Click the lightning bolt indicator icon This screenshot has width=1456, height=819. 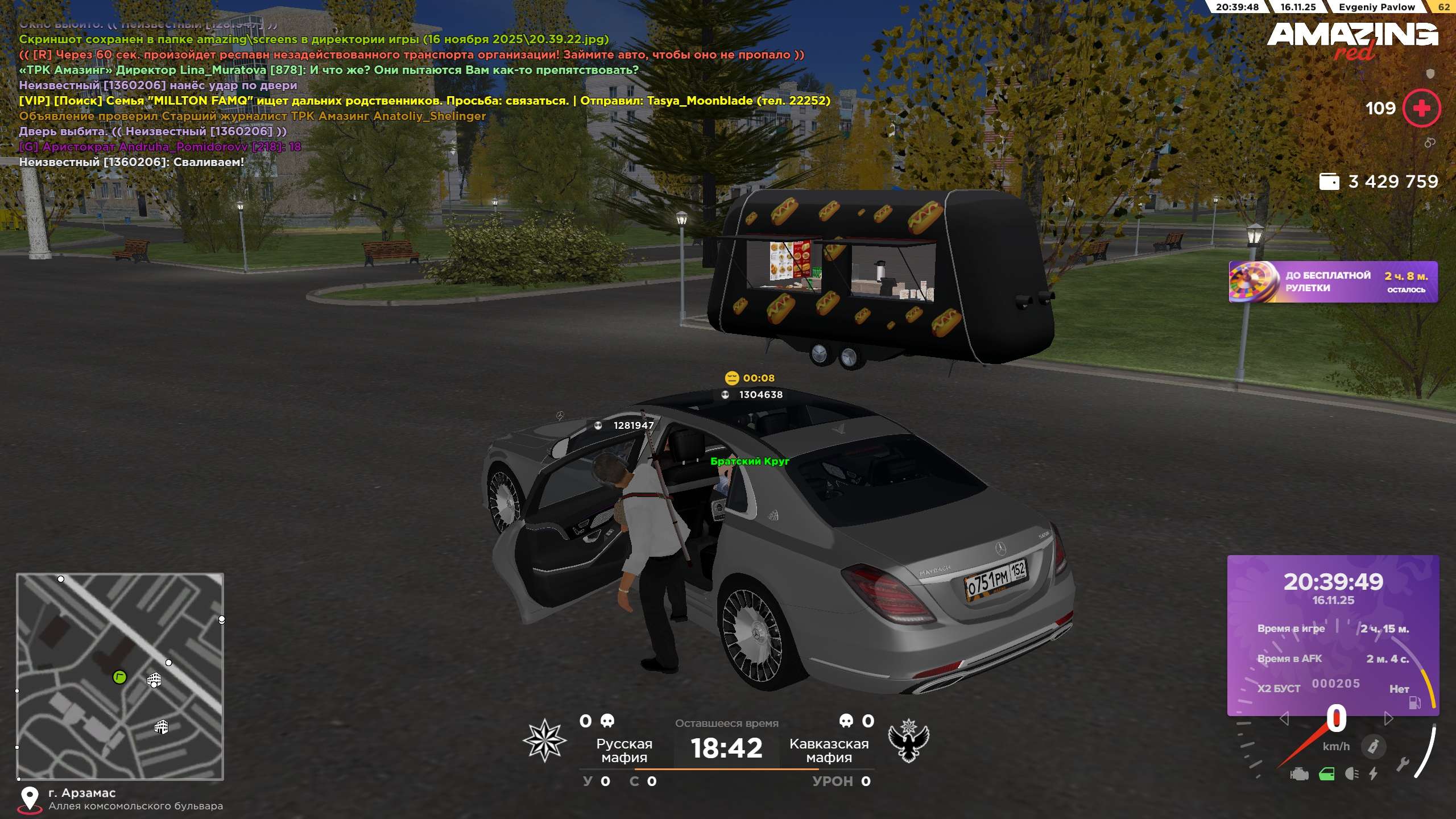pyautogui.click(x=1374, y=774)
